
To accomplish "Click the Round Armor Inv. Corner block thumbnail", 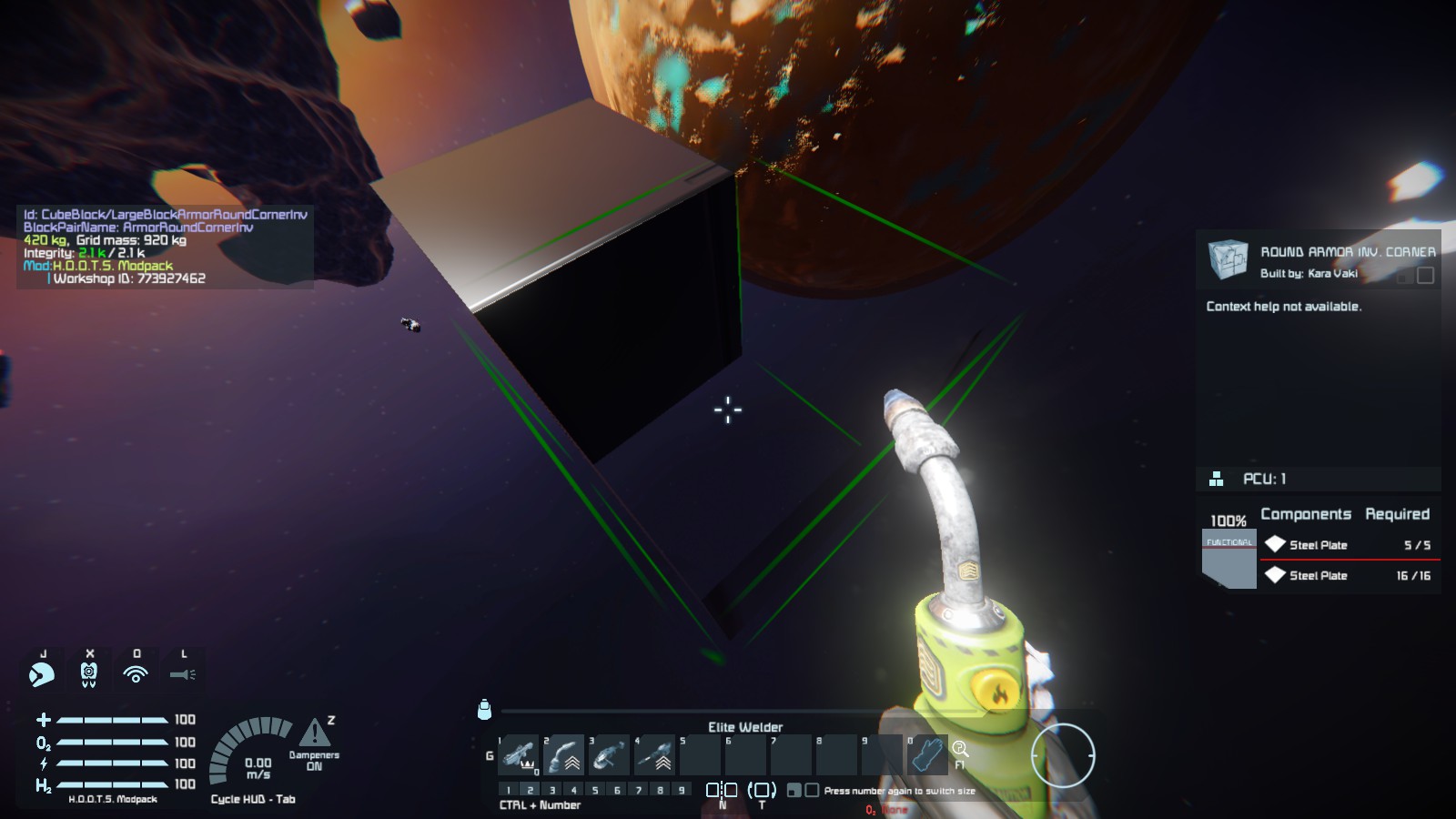I will 1228,259.
